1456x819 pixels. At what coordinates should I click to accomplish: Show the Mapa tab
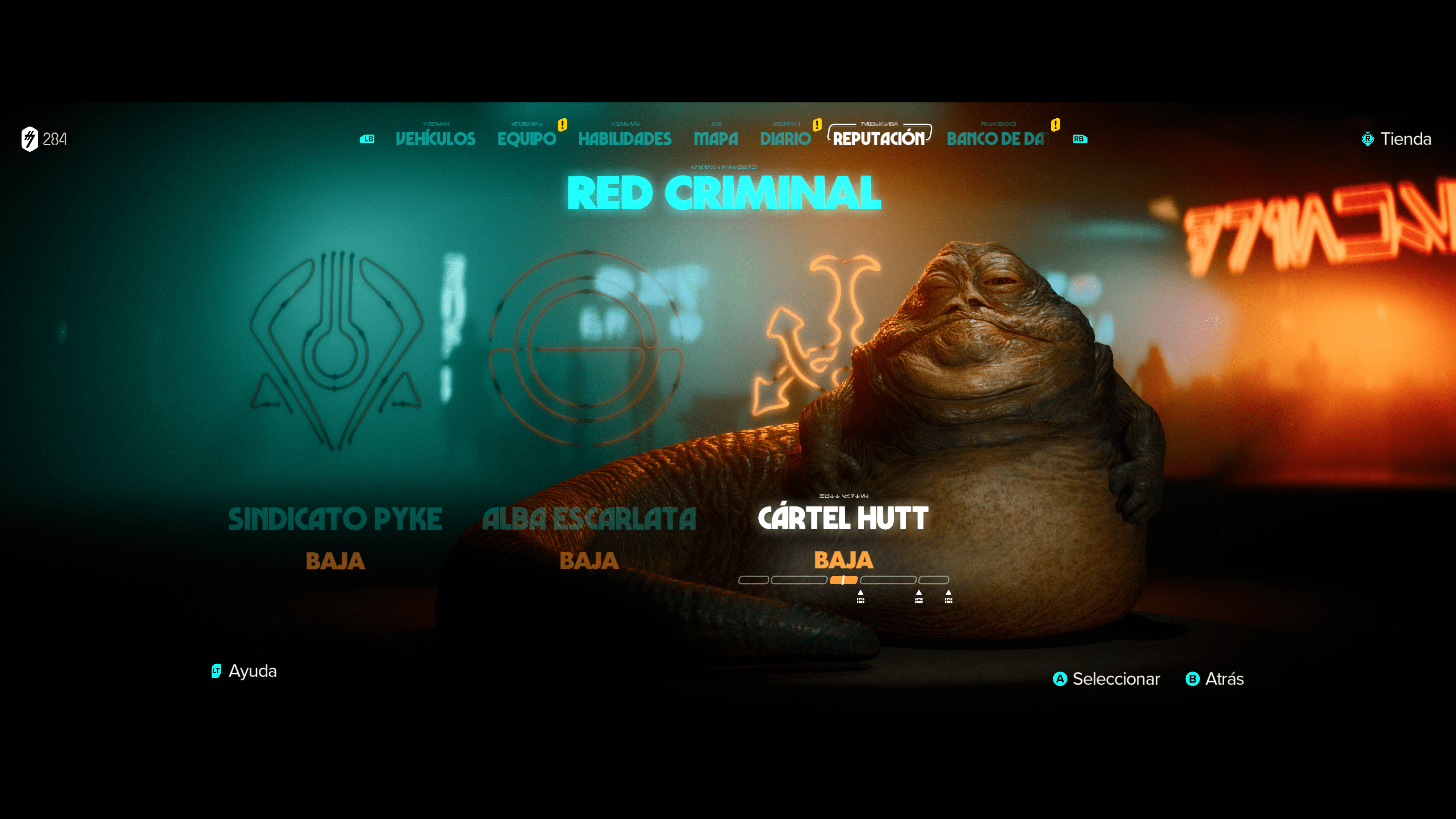click(x=715, y=138)
